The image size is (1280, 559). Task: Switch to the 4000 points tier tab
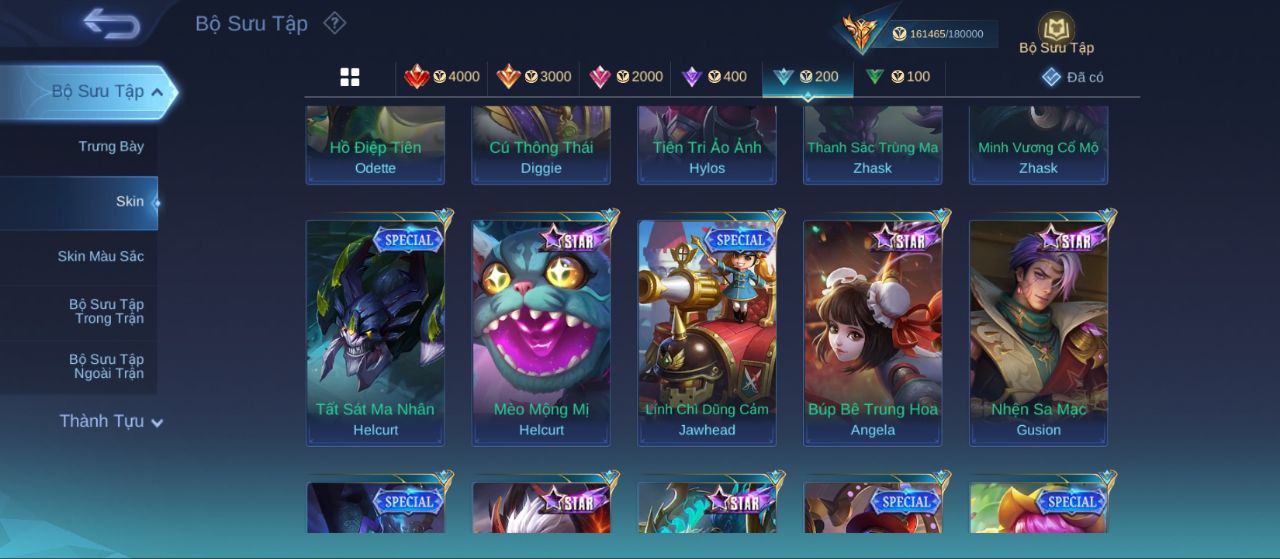[x=442, y=77]
